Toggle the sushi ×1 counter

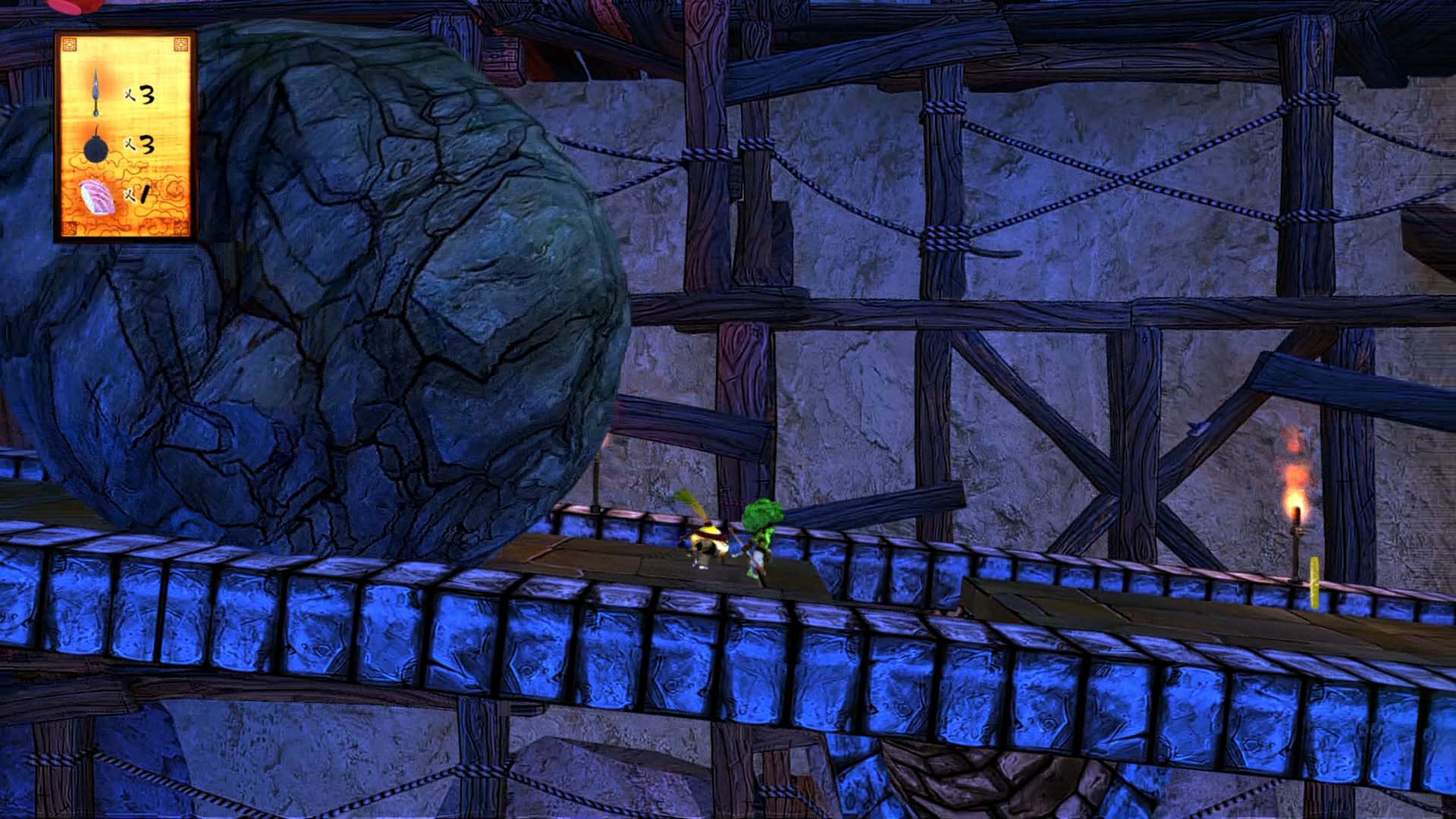coord(137,193)
